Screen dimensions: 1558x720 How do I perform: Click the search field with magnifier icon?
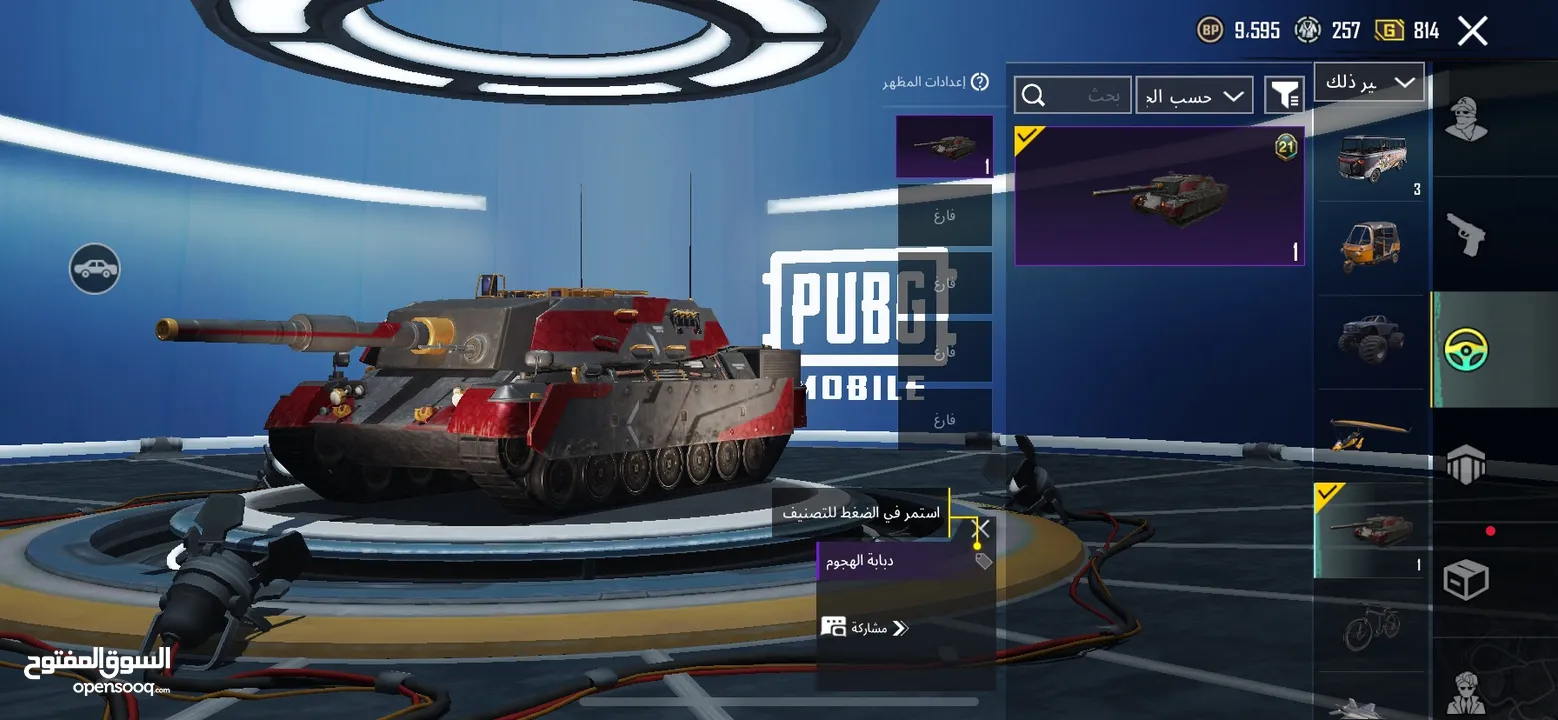[1073, 95]
